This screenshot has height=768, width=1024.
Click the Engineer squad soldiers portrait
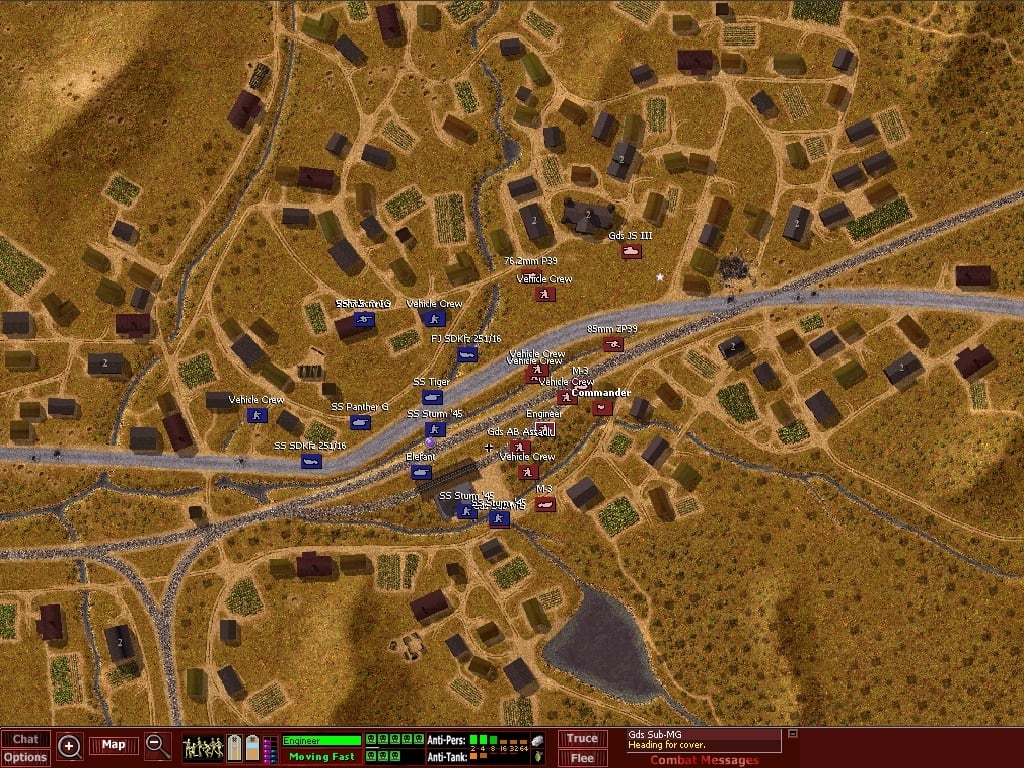click(203, 747)
